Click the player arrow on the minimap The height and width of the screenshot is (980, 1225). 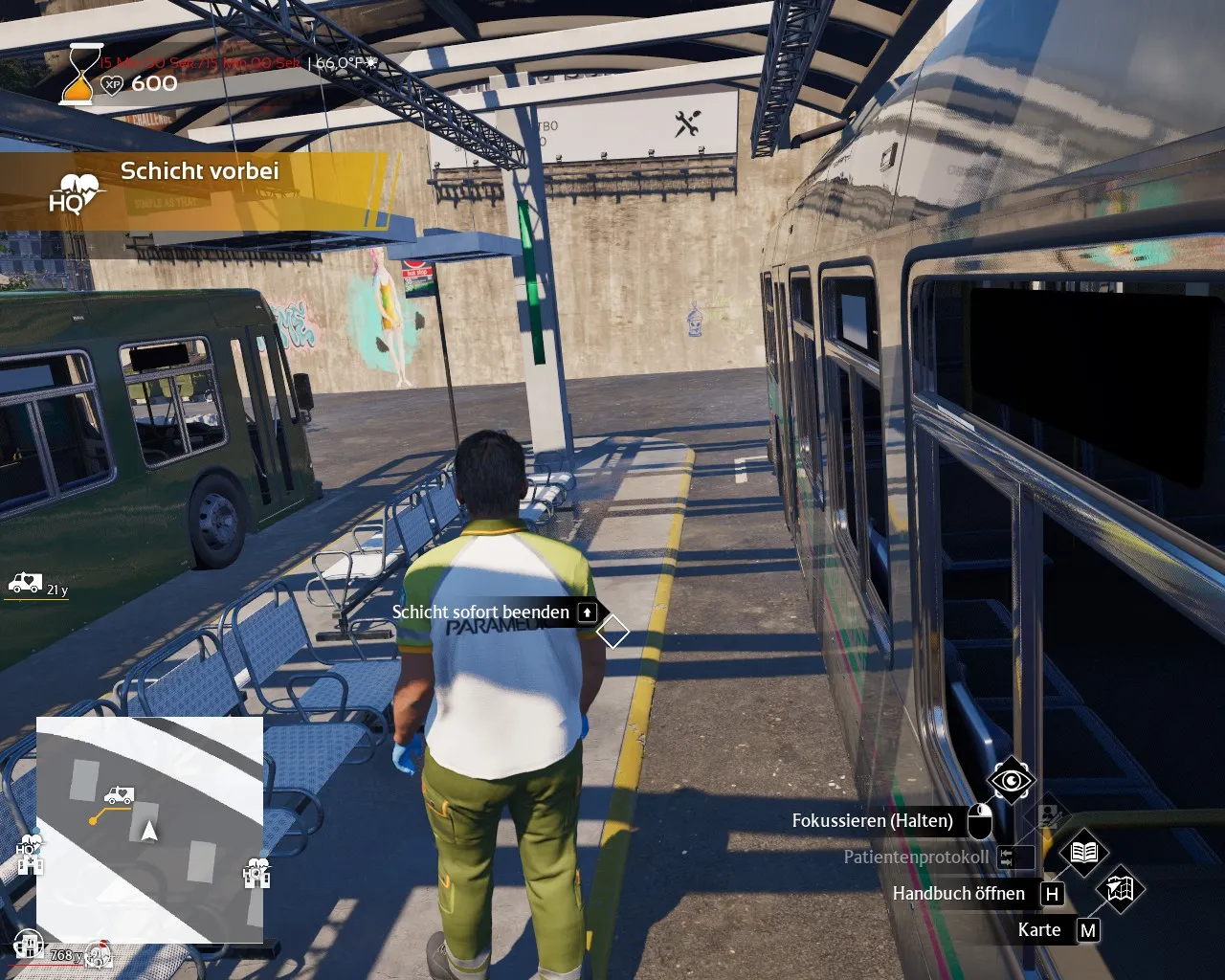(x=149, y=831)
